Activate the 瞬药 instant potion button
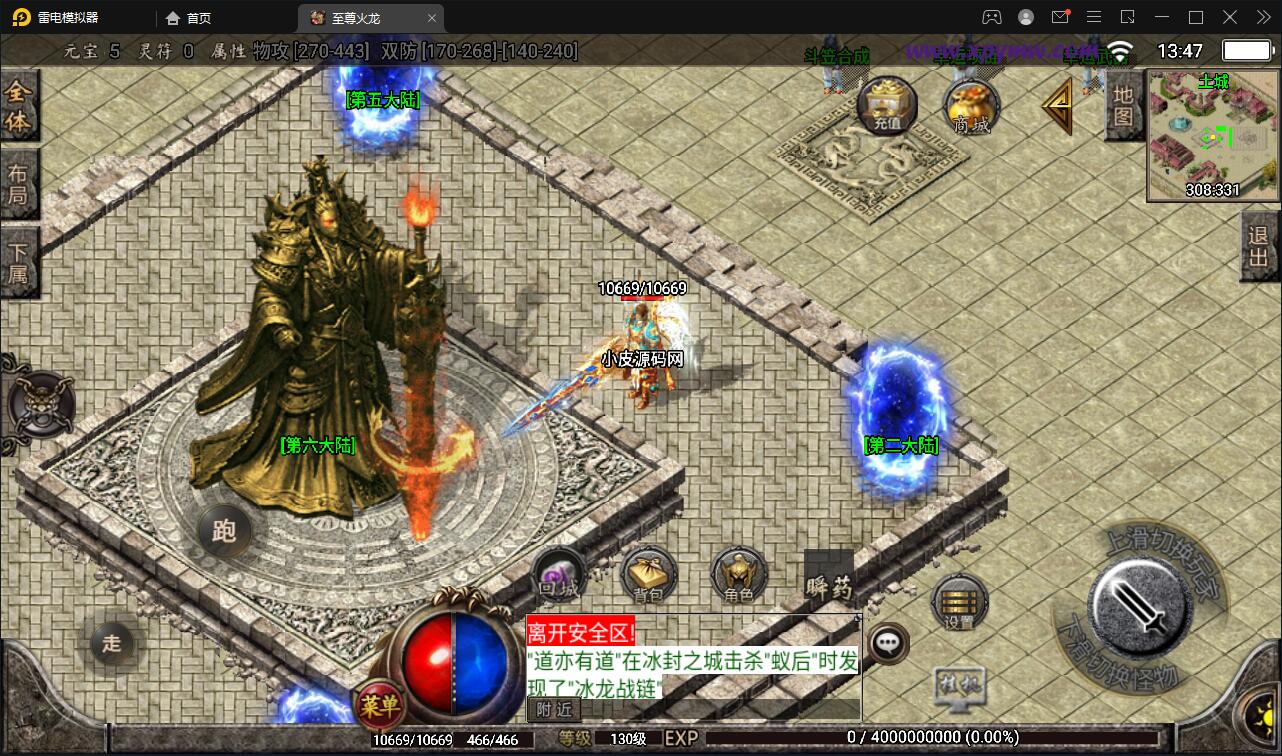 pos(829,577)
